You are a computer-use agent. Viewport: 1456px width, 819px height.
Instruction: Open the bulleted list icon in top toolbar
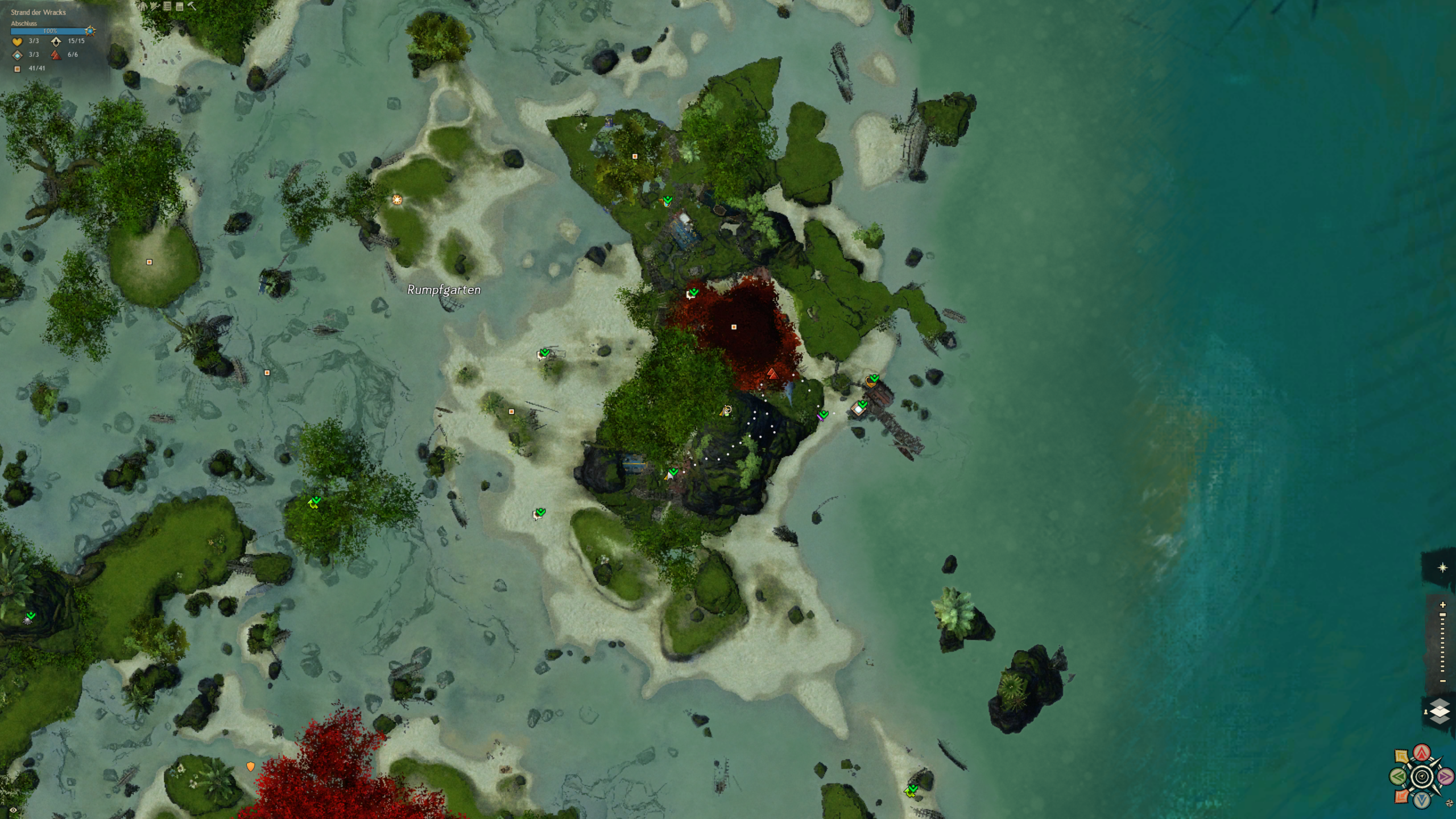[167, 6]
